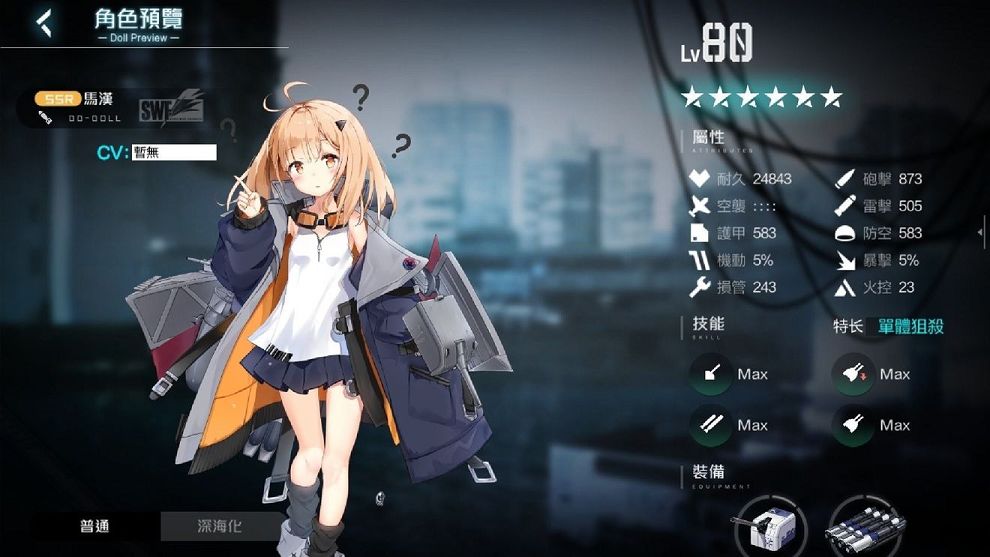View the single-shell arrow skill icon
The image size is (990, 557).
pos(713,374)
